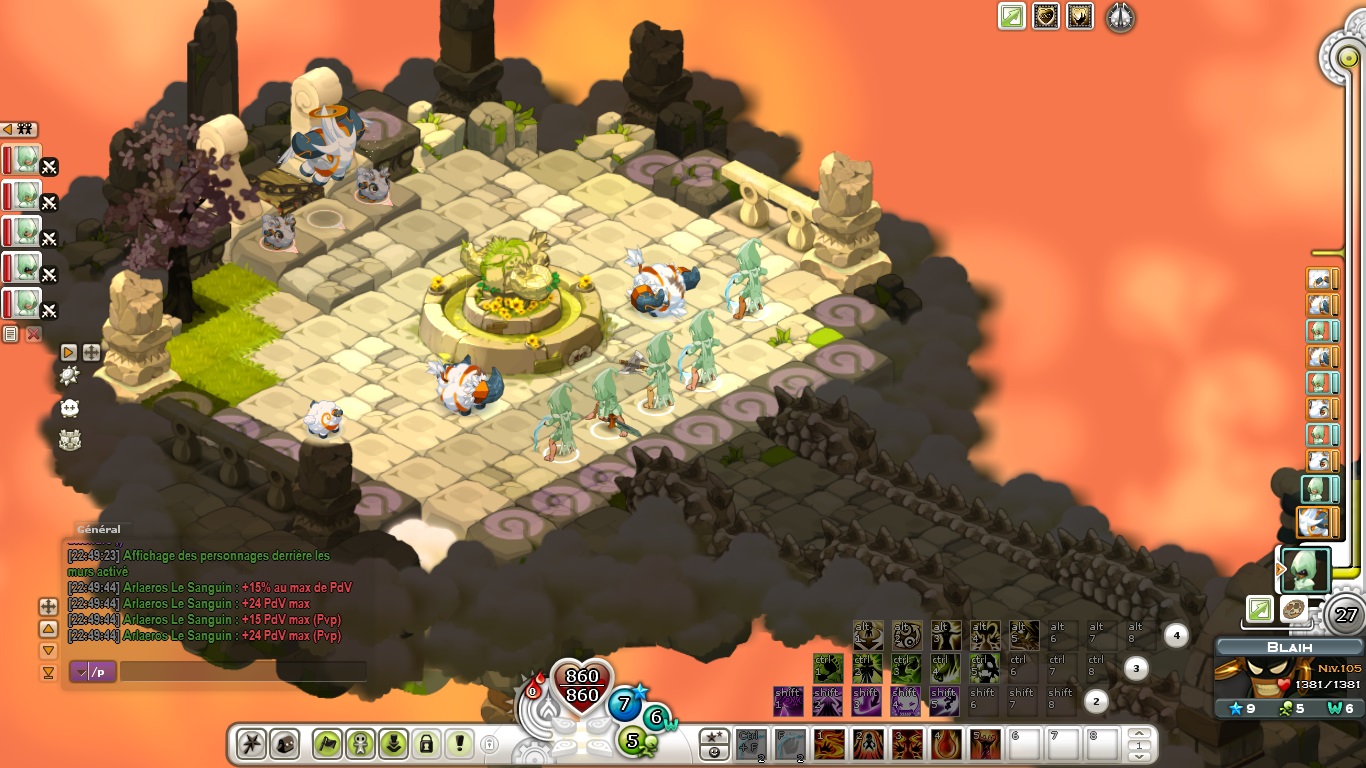Click the green flag button
1366x768 pixels.
pyautogui.click(x=327, y=744)
